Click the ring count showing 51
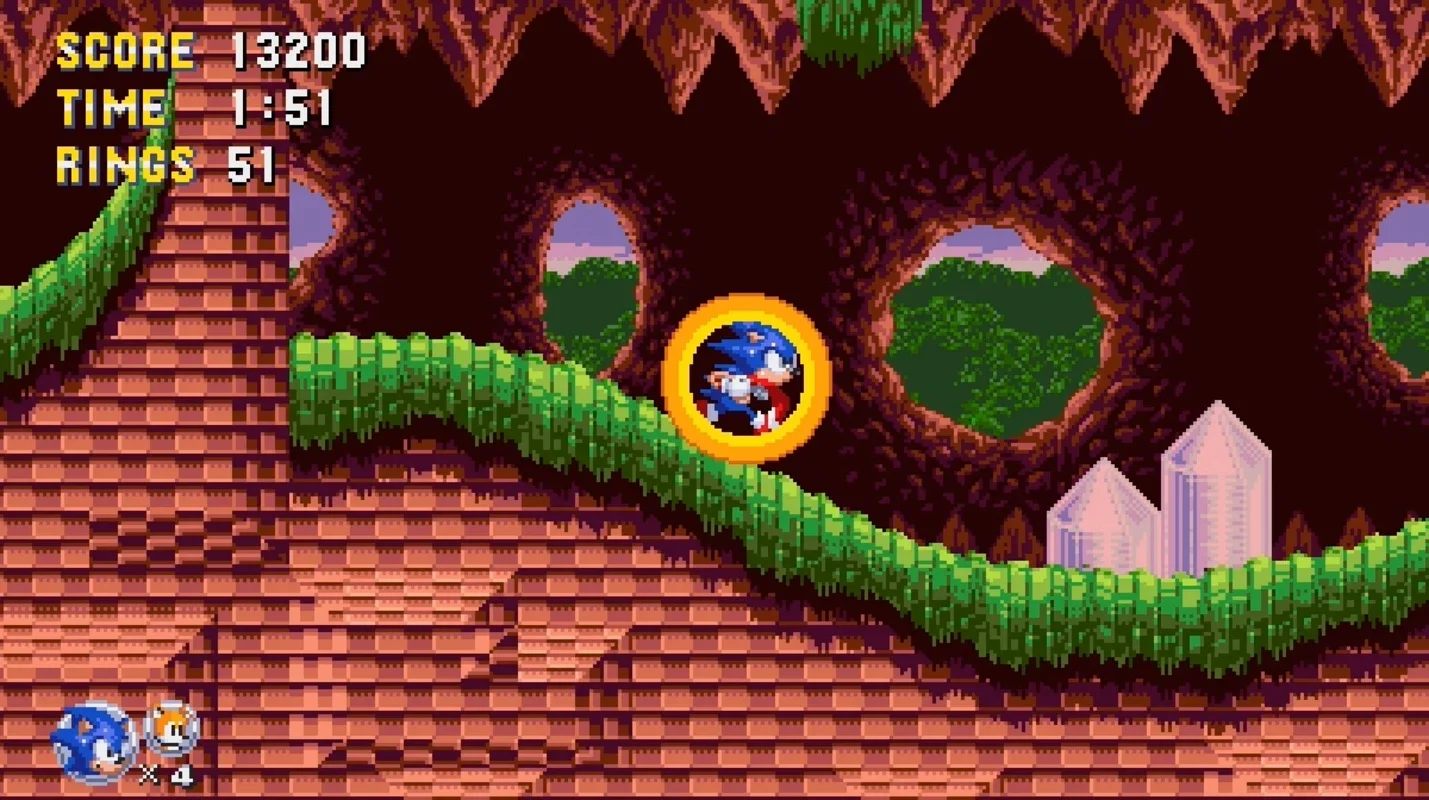This screenshot has height=800, width=1429. [x=253, y=164]
